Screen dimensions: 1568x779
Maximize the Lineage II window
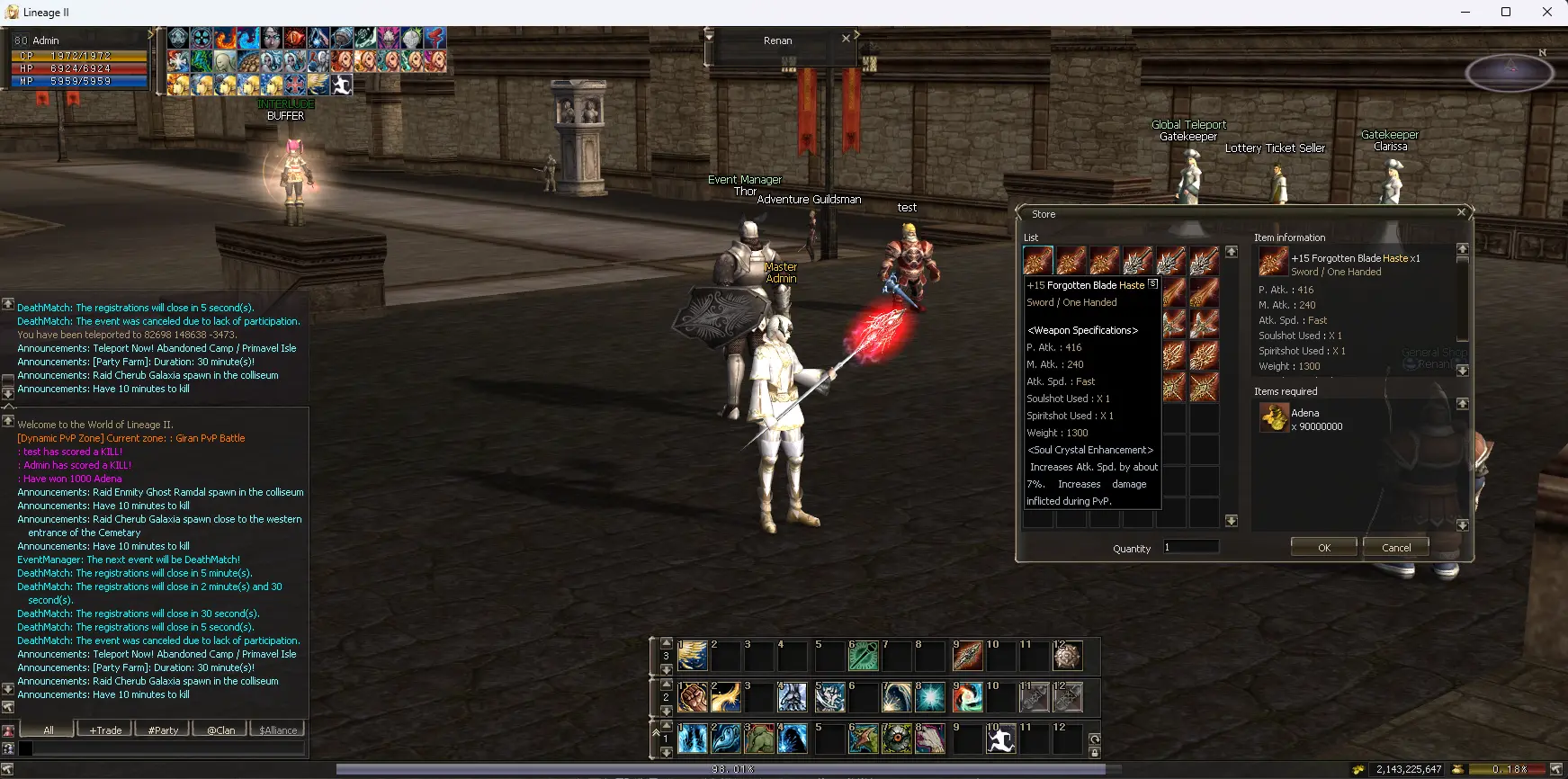[1506, 12]
